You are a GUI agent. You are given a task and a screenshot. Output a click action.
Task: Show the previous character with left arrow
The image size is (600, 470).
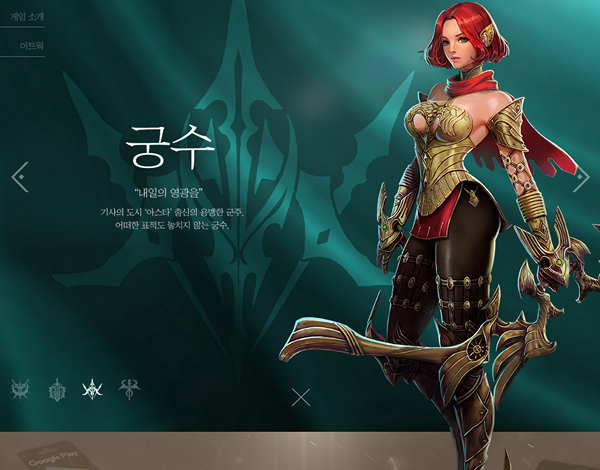(x=19, y=177)
